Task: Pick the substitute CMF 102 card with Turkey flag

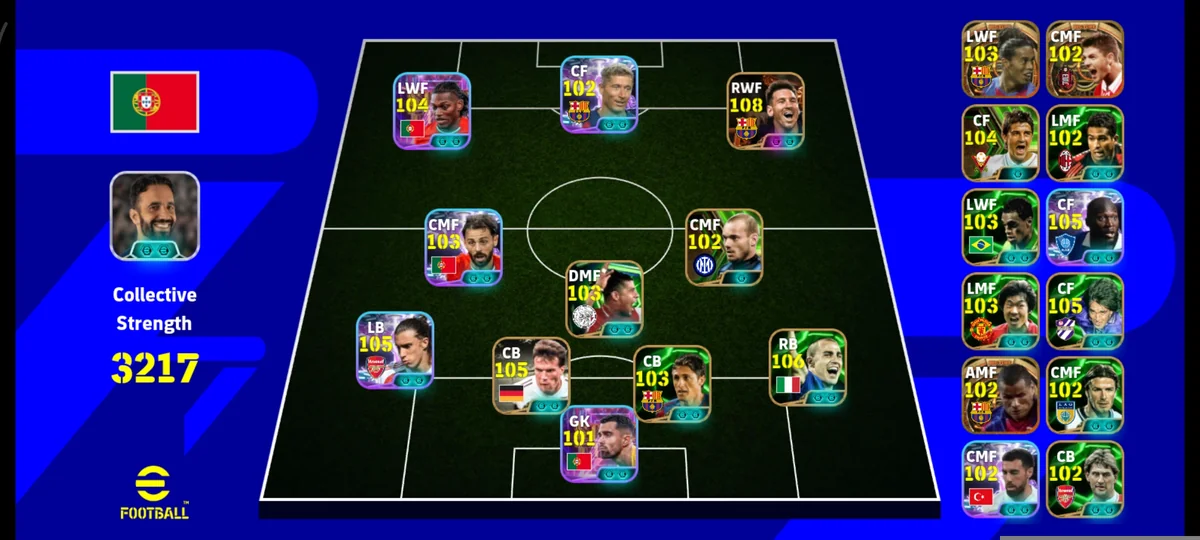Action: coord(1001,478)
